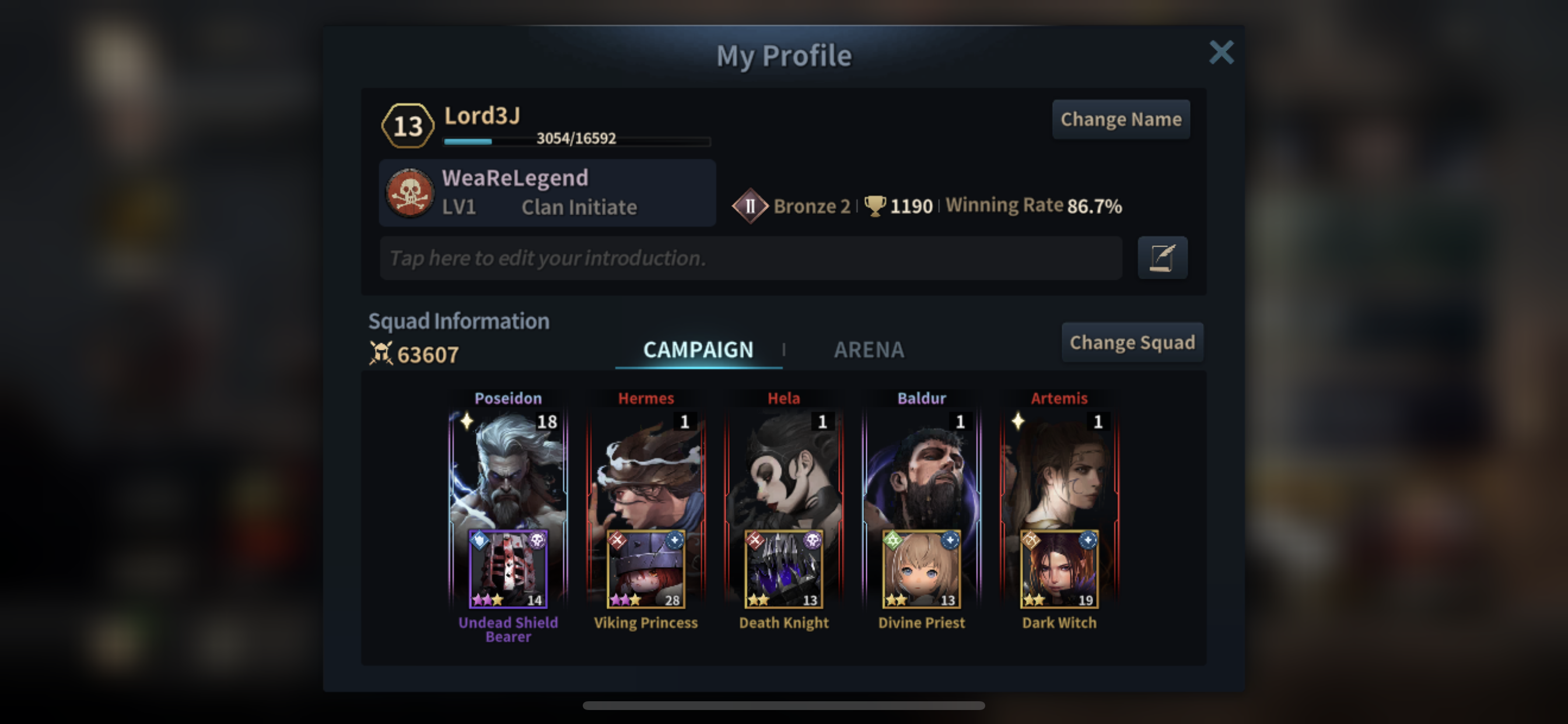Pick the Artemis hero card
Image resolution: width=1568 pixels, height=724 pixels.
tap(1059, 469)
